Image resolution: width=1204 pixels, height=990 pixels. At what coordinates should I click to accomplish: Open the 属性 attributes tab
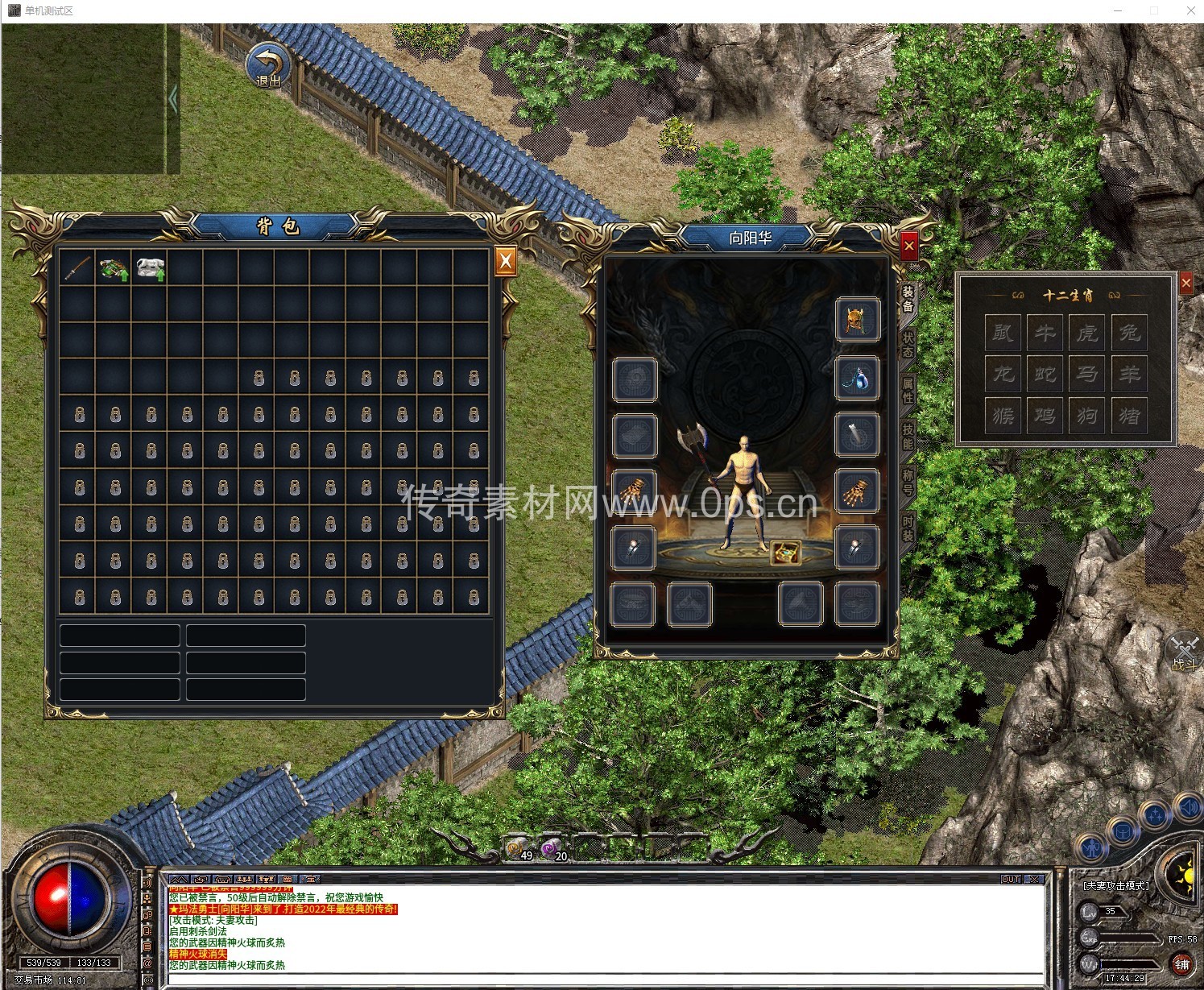[908, 391]
